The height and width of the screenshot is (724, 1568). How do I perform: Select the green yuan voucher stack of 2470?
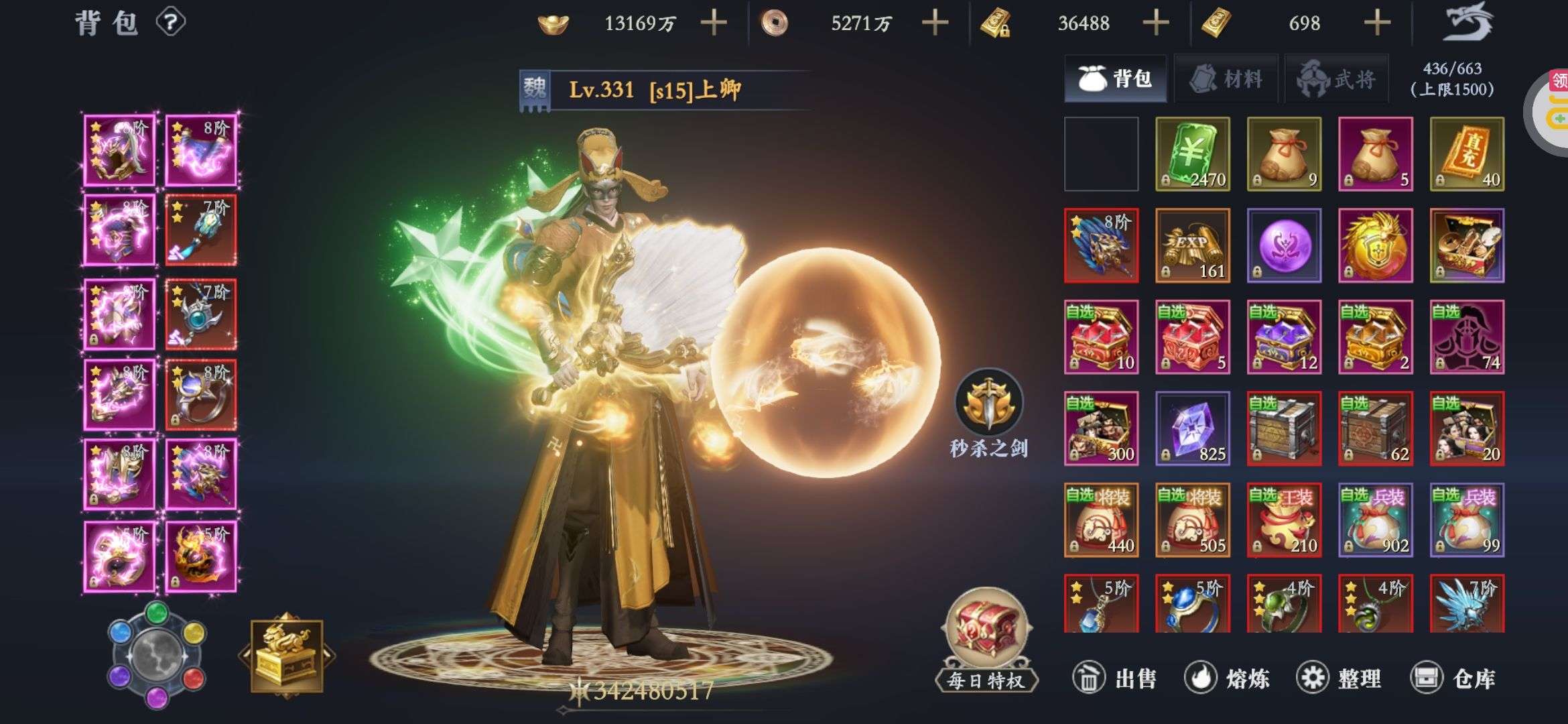pos(1193,154)
